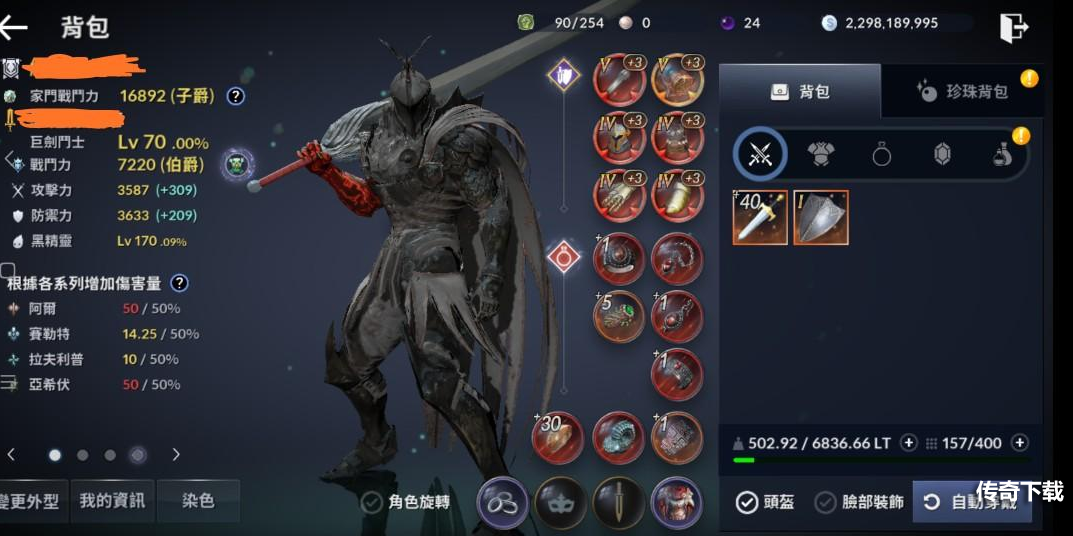Viewport: 1073px width, 536px height.
Task: Expand bag weight limit with plus button
Action: pyautogui.click(x=908, y=443)
